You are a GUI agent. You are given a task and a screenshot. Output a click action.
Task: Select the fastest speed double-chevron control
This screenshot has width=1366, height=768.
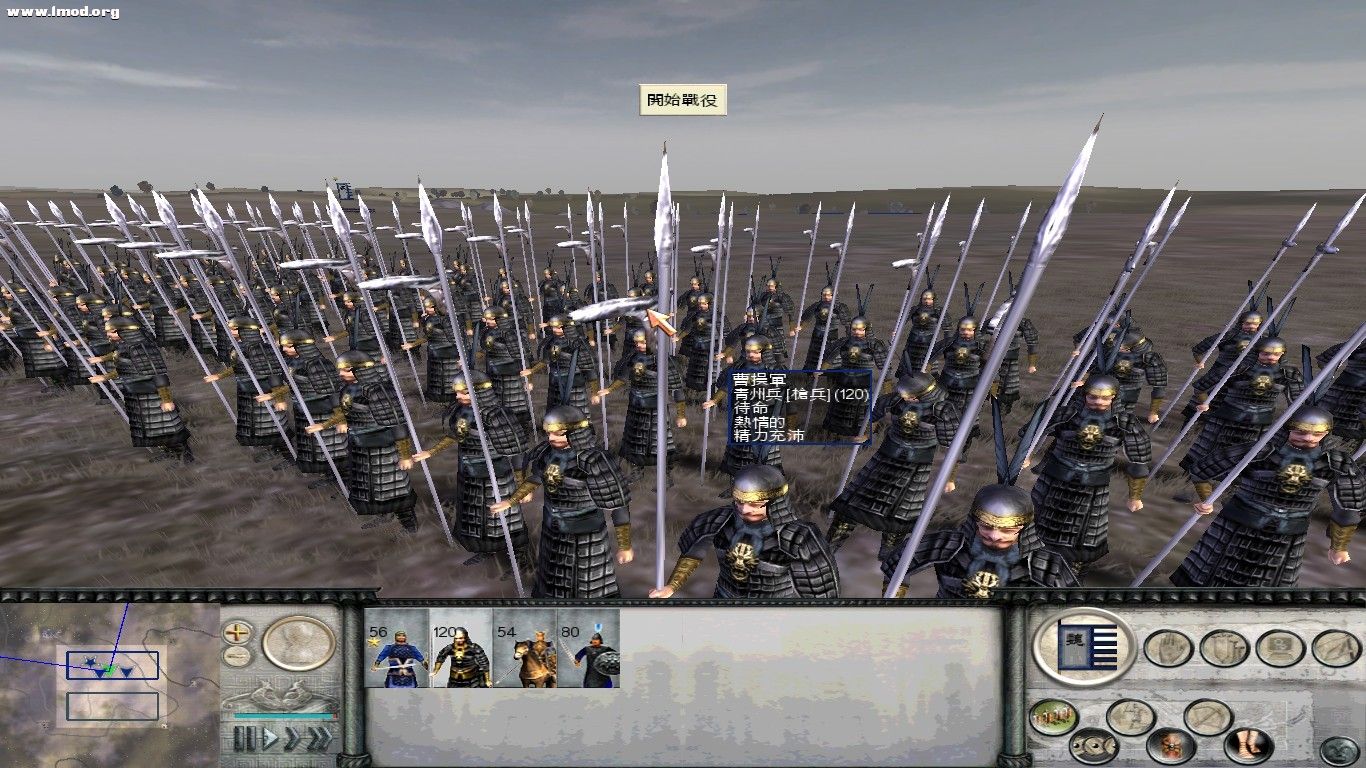[319, 738]
